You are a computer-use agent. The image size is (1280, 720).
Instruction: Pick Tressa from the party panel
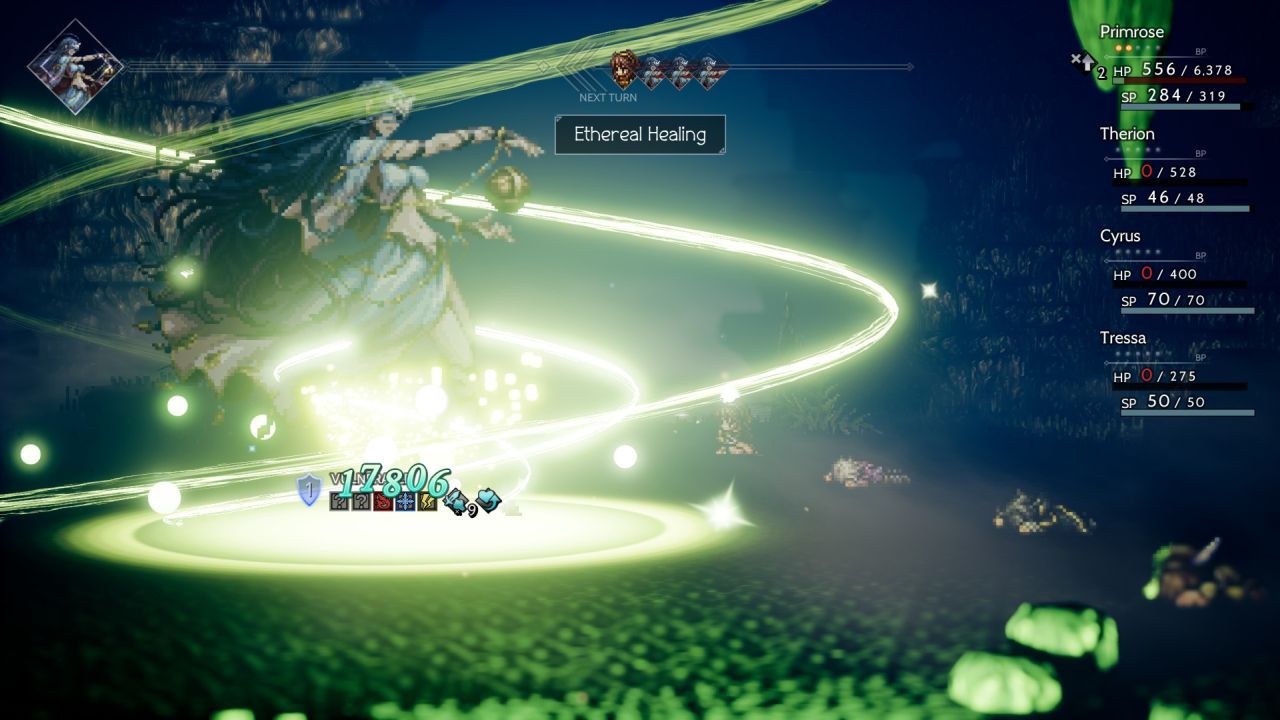coord(1175,372)
